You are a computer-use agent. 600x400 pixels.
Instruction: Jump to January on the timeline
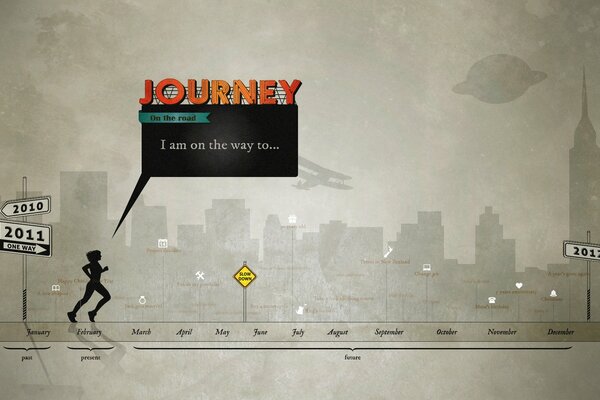(38, 332)
